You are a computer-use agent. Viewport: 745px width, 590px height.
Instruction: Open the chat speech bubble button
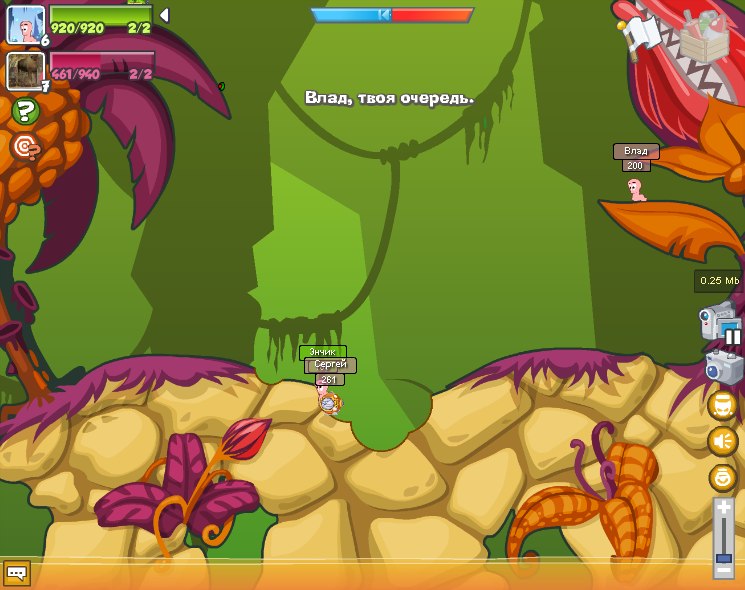point(16,573)
